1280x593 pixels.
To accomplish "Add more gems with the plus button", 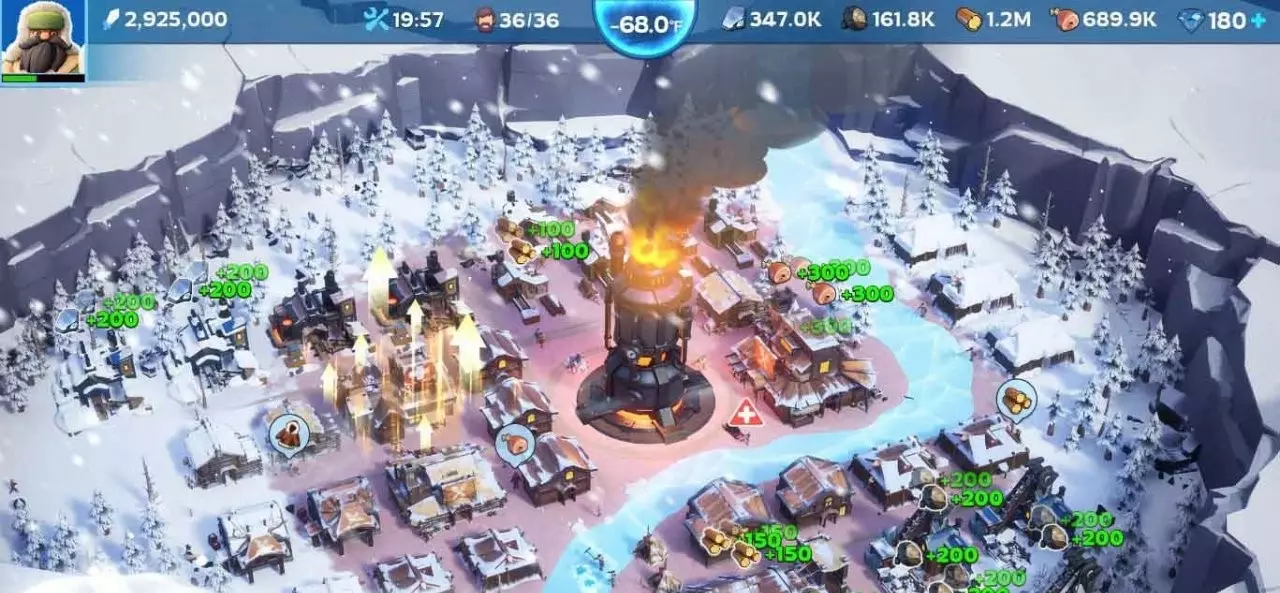I will (x=1257, y=20).
